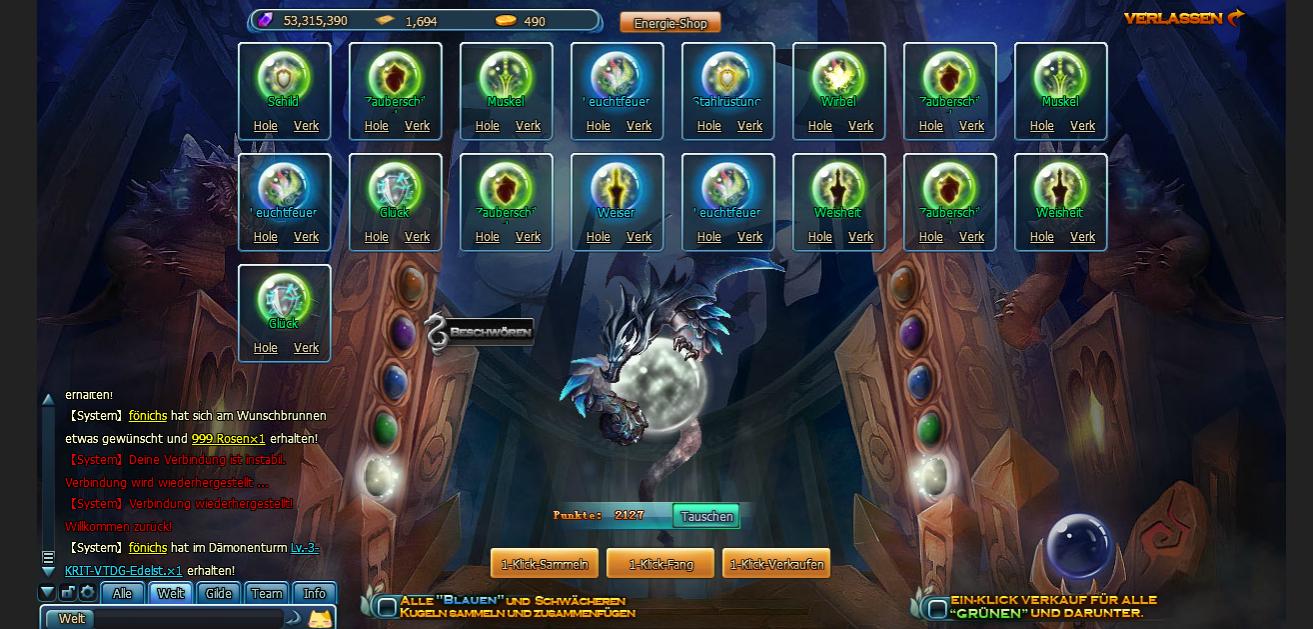Choose the Stahlrüstung orb
Viewport: 1313px width, 629px height.
point(728,76)
